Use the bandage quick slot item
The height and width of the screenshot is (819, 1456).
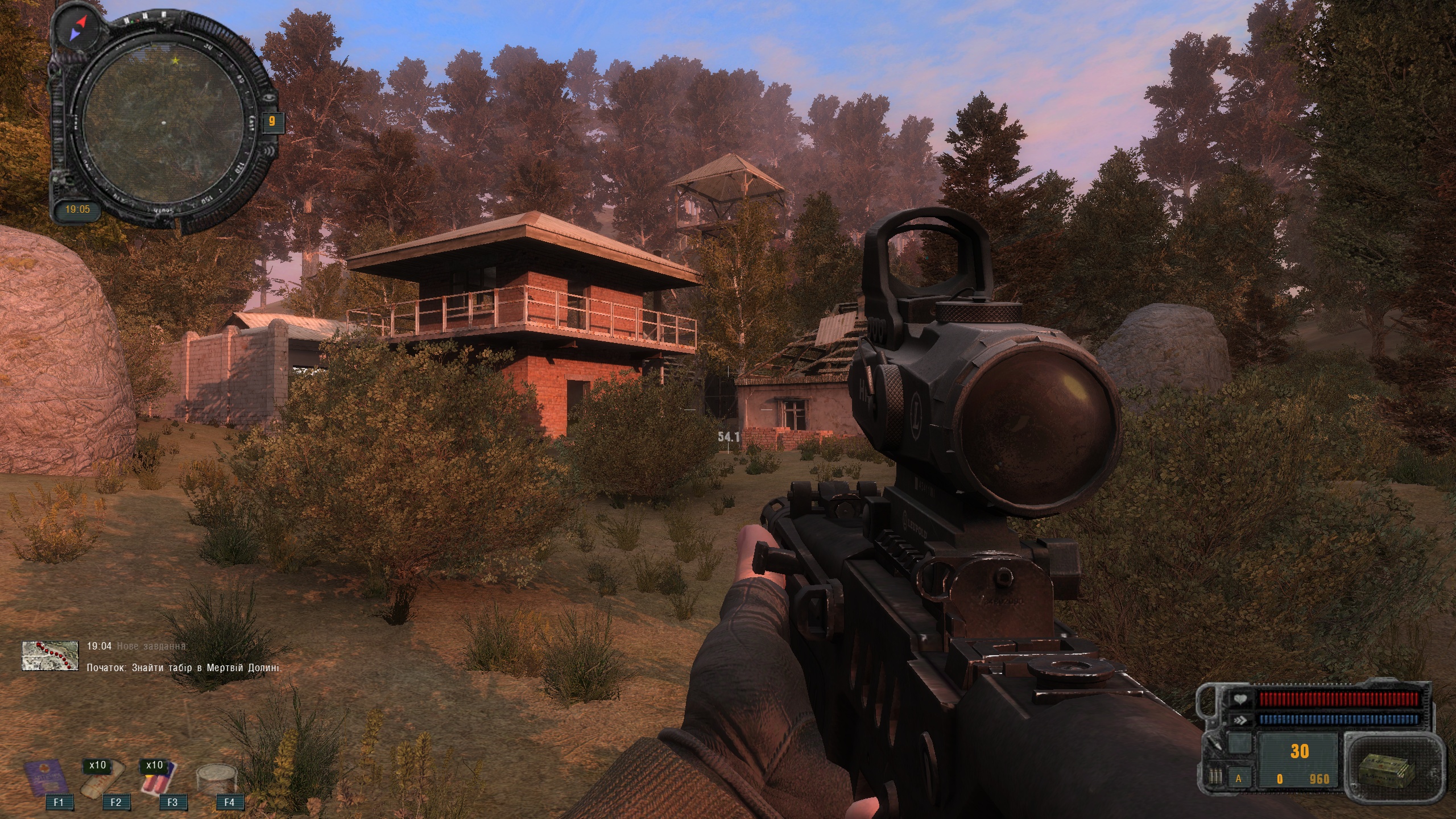[101, 782]
